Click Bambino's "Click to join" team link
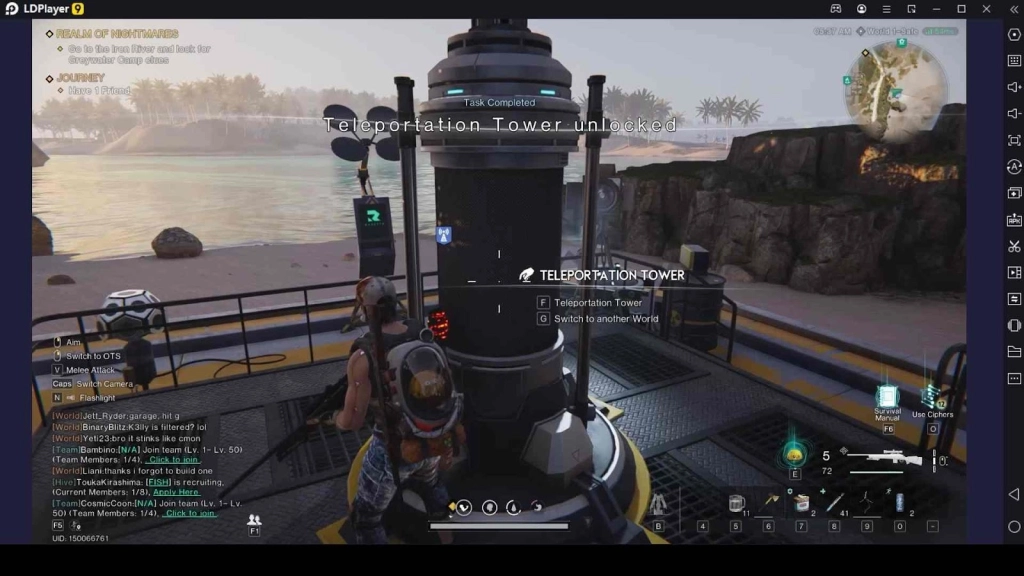Screen dimensions: 1024x576 [173, 460]
